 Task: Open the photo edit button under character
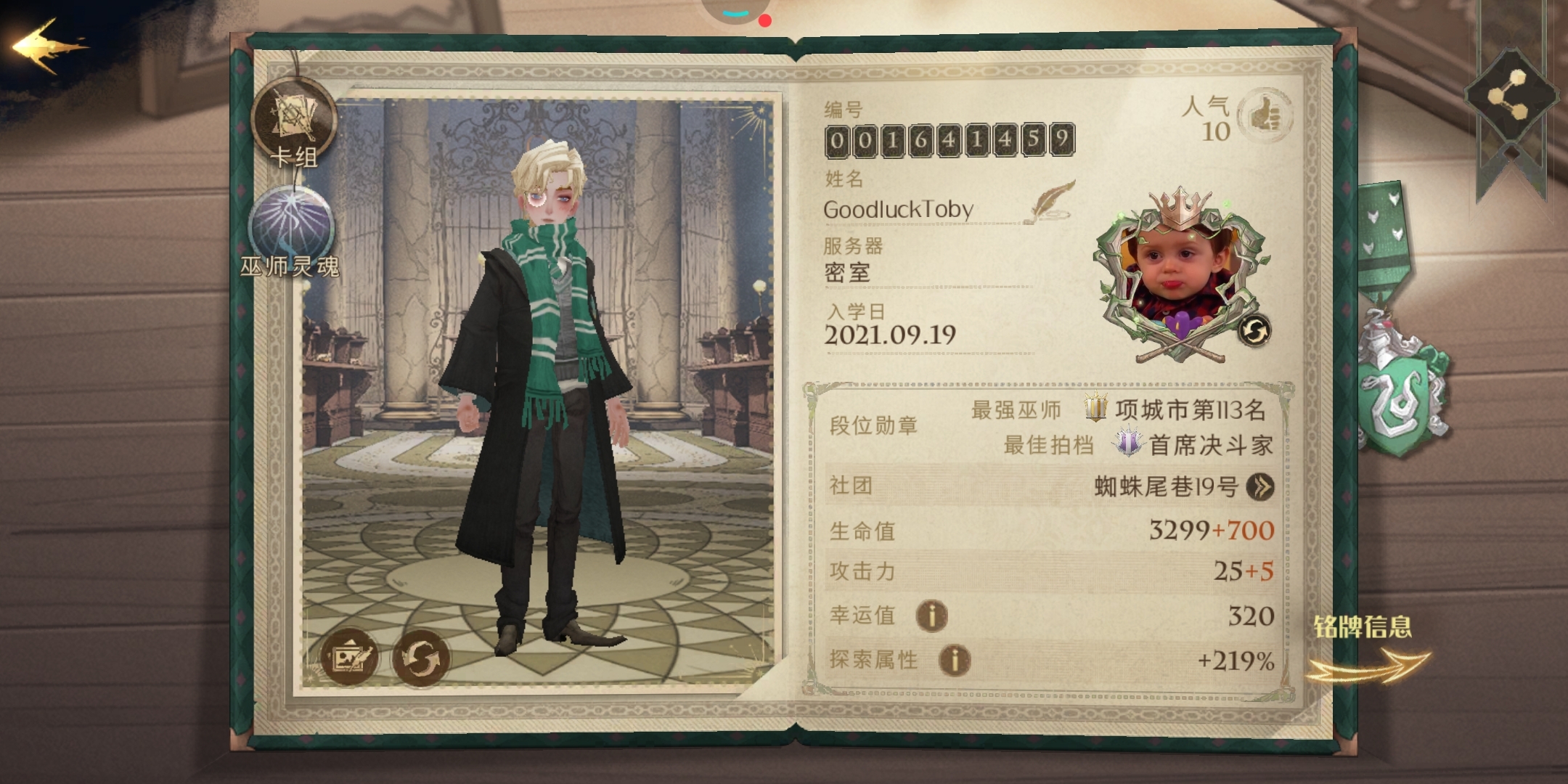tap(350, 658)
